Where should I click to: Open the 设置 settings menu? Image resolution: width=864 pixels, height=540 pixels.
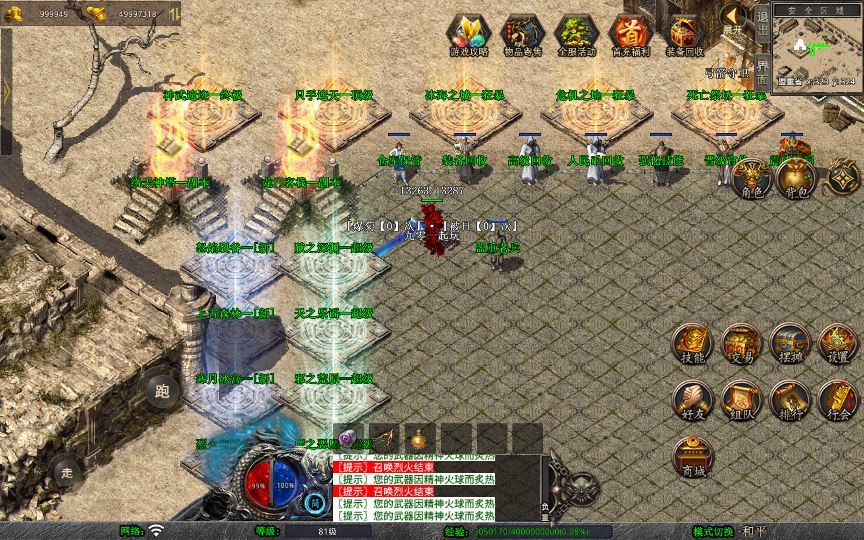point(838,344)
